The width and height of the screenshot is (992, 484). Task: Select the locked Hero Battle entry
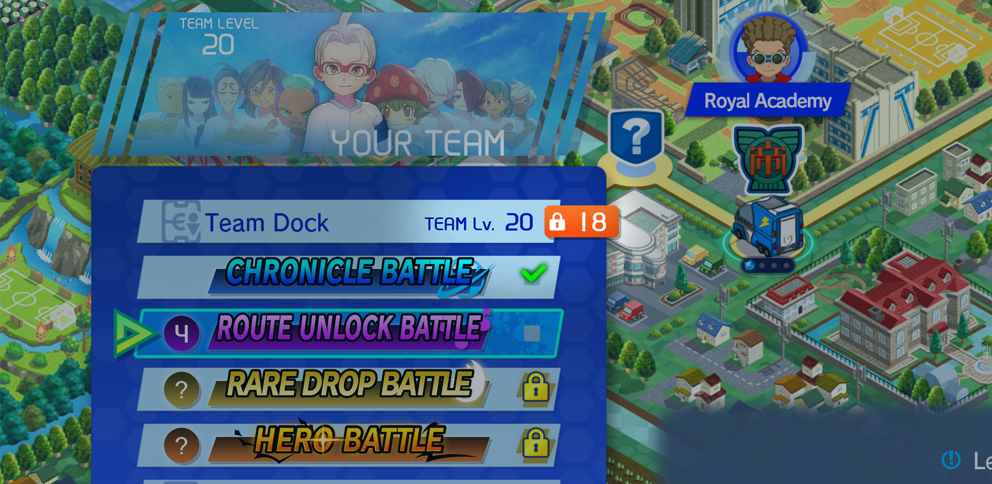(348, 443)
